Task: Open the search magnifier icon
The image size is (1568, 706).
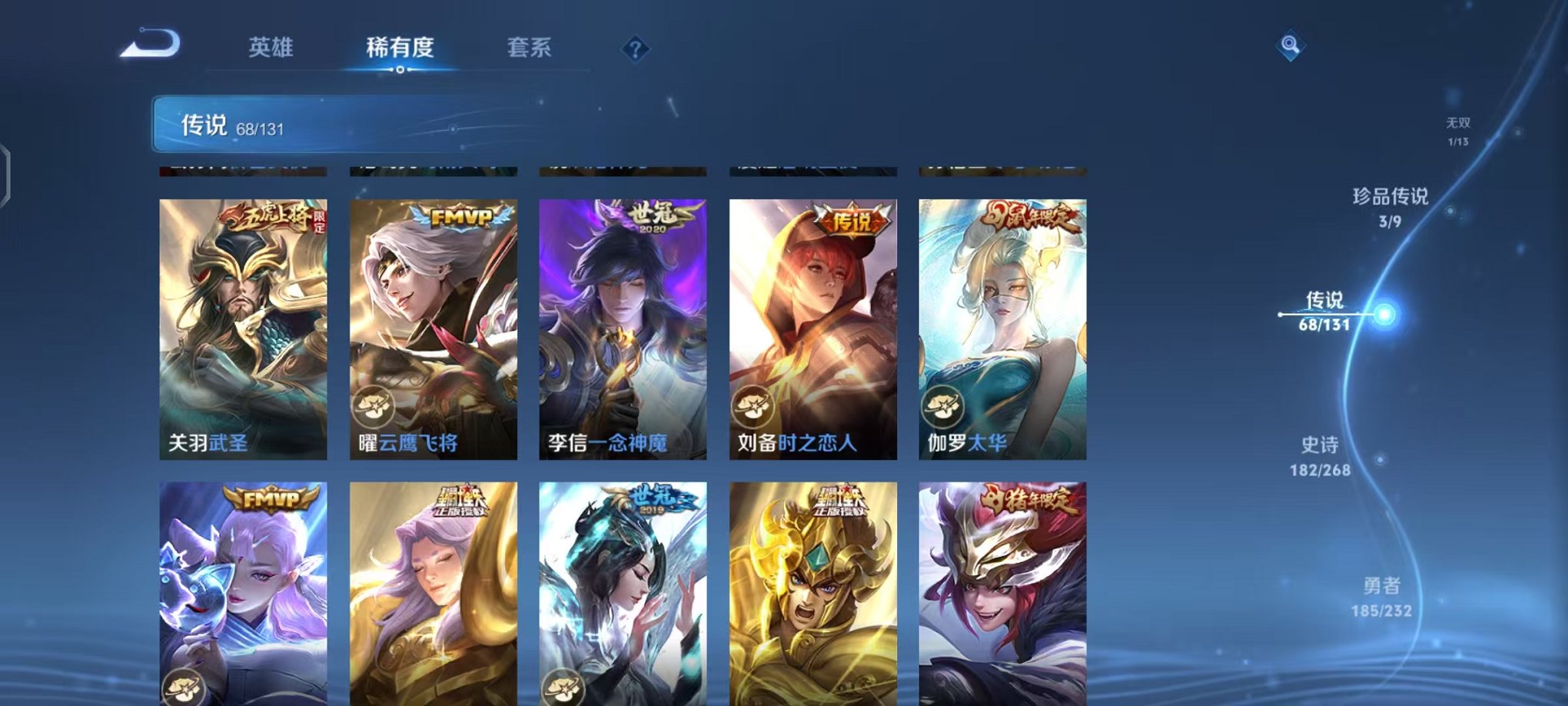Action: coord(1289,46)
